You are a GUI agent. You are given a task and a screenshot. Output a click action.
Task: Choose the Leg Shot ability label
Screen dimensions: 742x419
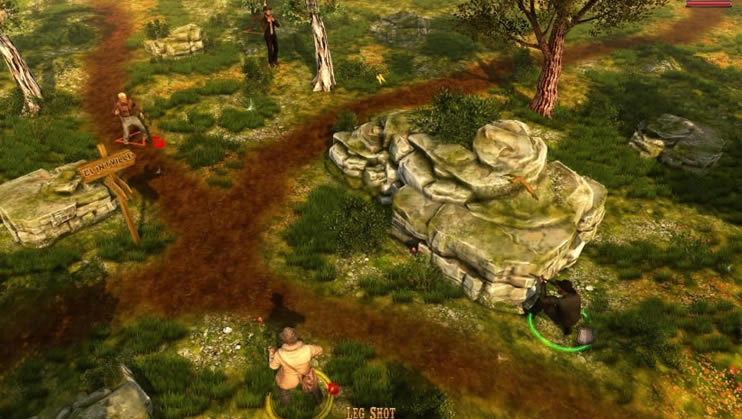tap(371, 411)
